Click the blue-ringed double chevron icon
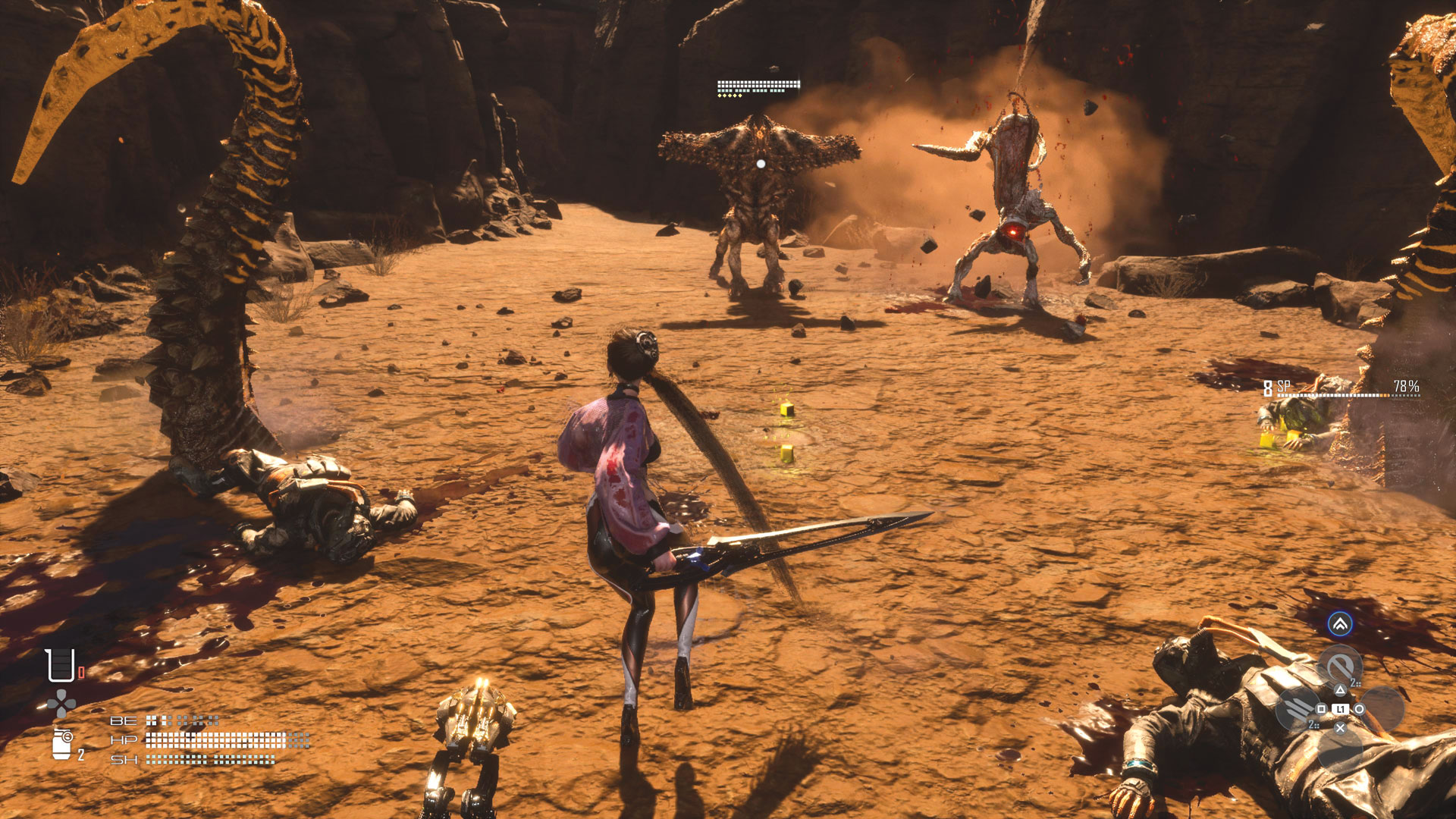This screenshot has height=819, width=1456. (1340, 624)
